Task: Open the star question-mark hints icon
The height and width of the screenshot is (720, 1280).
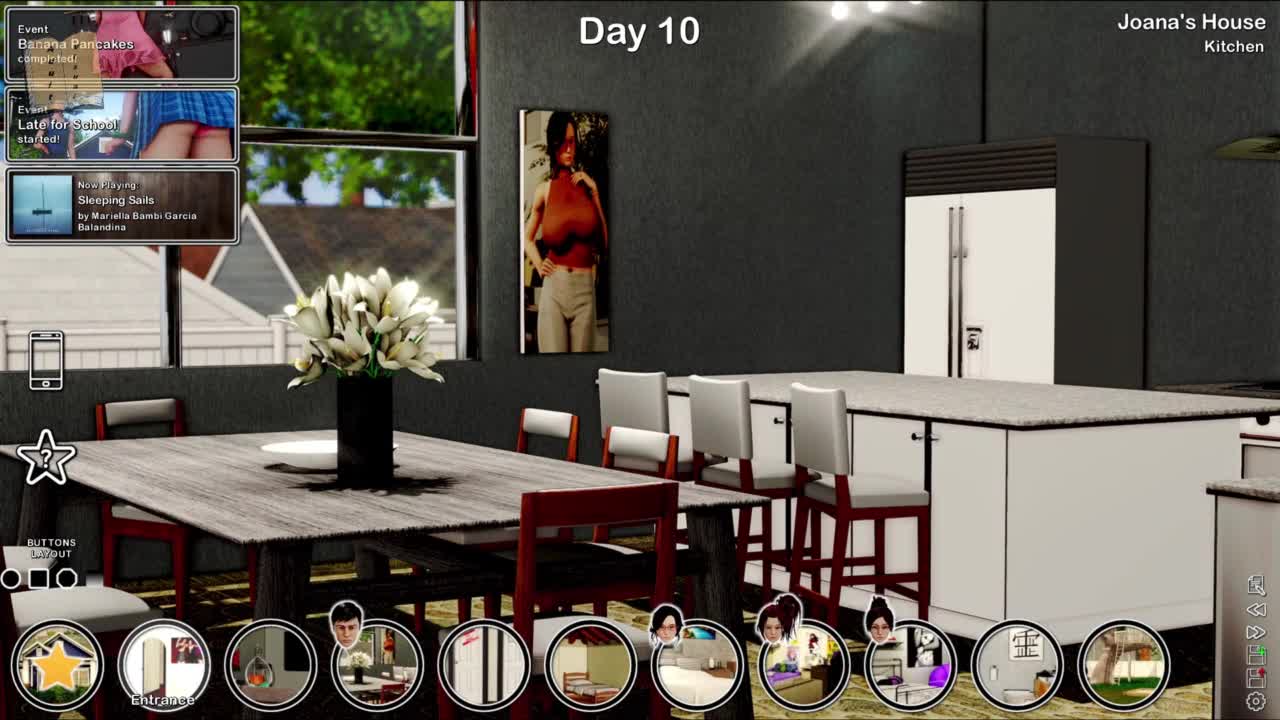Action: coord(46,458)
